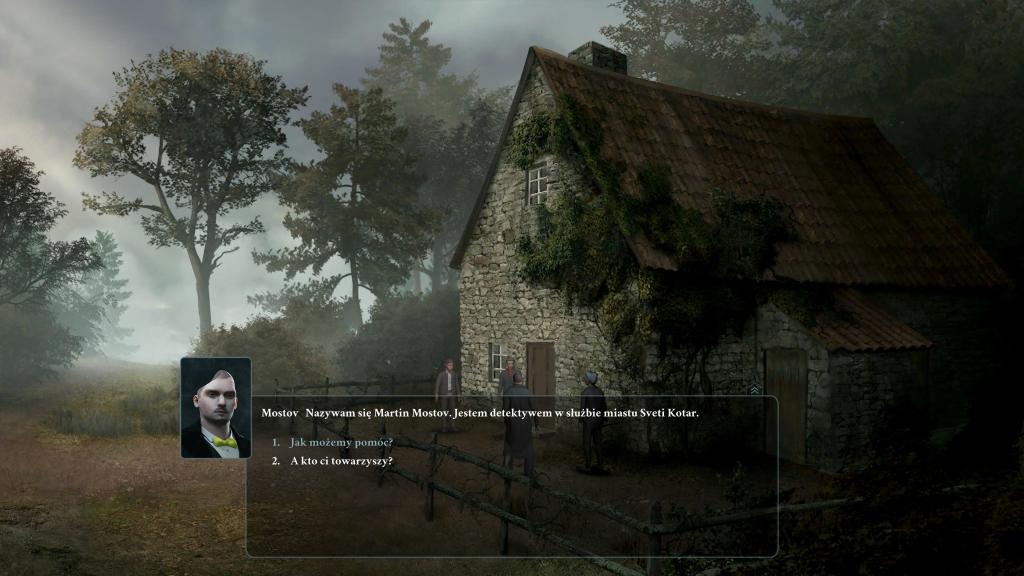Screen dimensions: 1024x576
Task: Choose the reply "Jak możemy pomóc?"
Action: (x=341, y=442)
